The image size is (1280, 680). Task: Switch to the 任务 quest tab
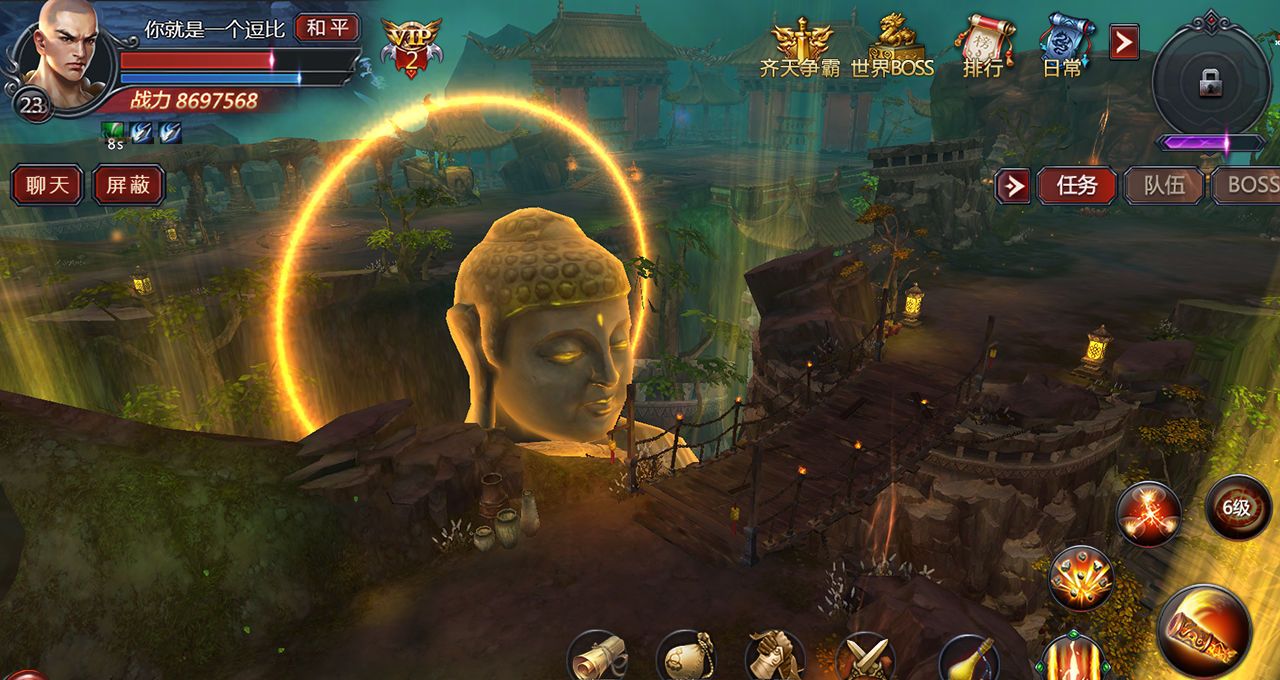point(1077,186)
